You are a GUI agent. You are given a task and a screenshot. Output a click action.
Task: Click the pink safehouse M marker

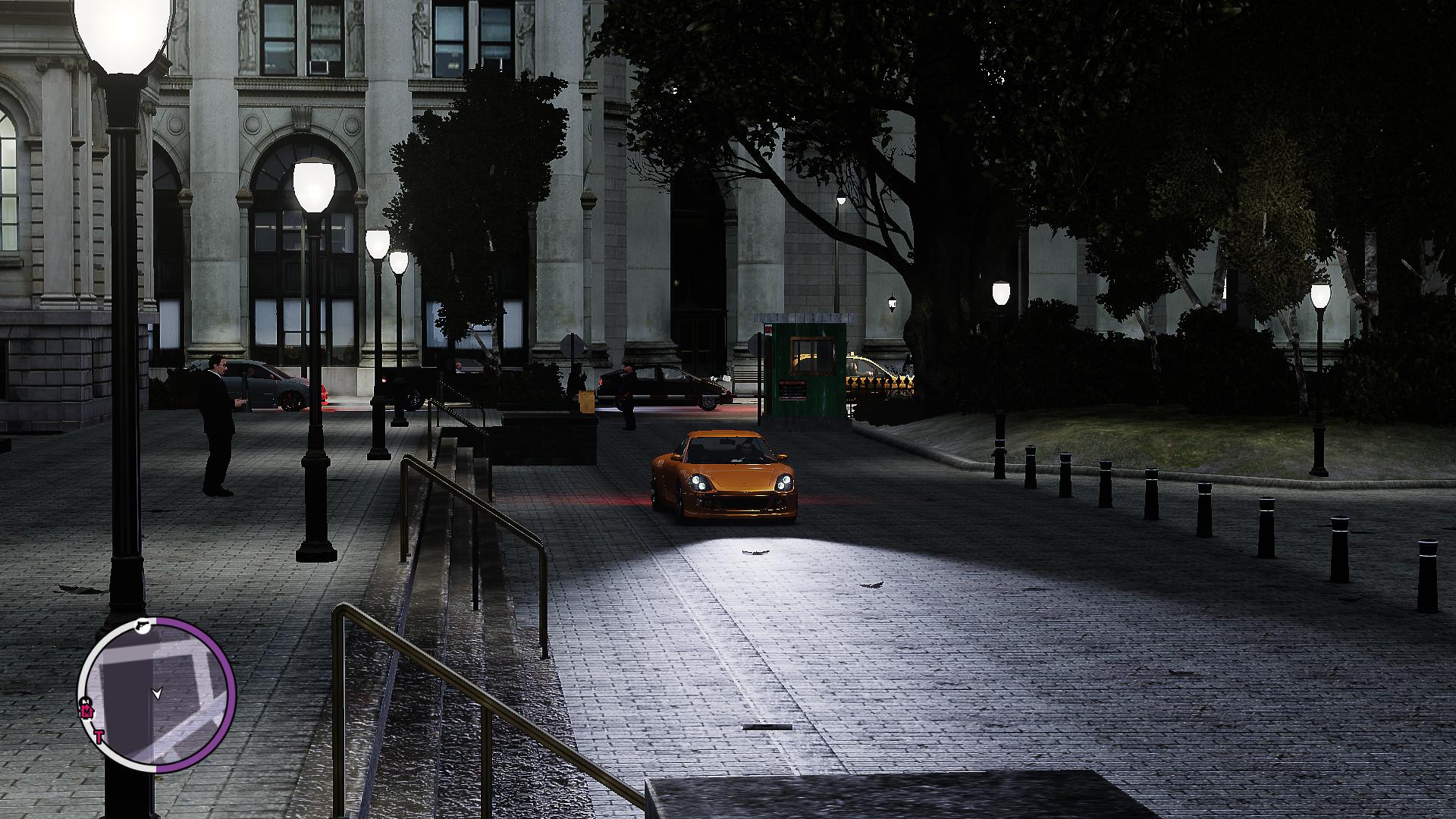point(86,712)
